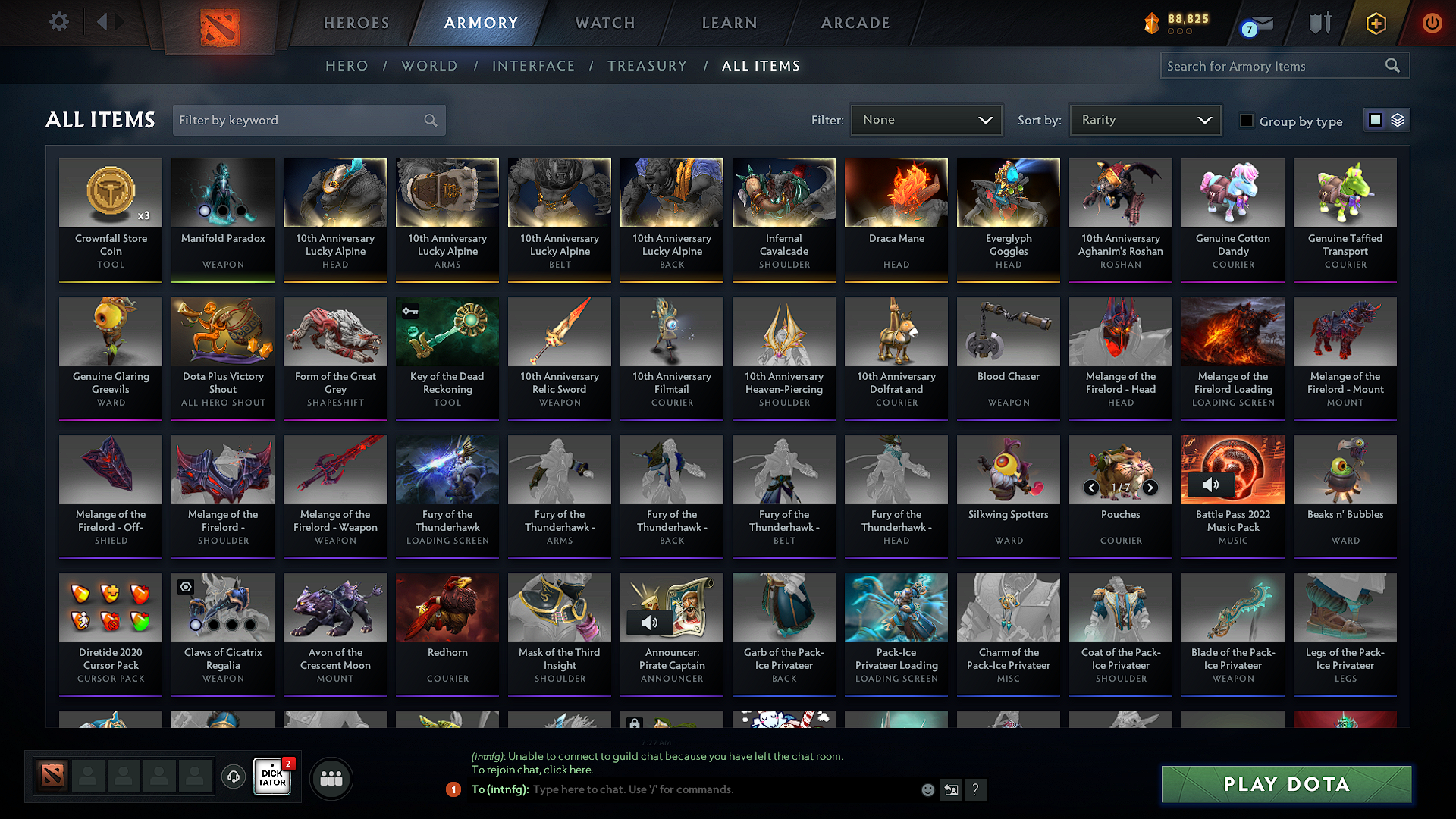Viewport: 1456px width, 819px height.
Task: Click the voice chat headset icon
Action: click(x=233, y=777)
